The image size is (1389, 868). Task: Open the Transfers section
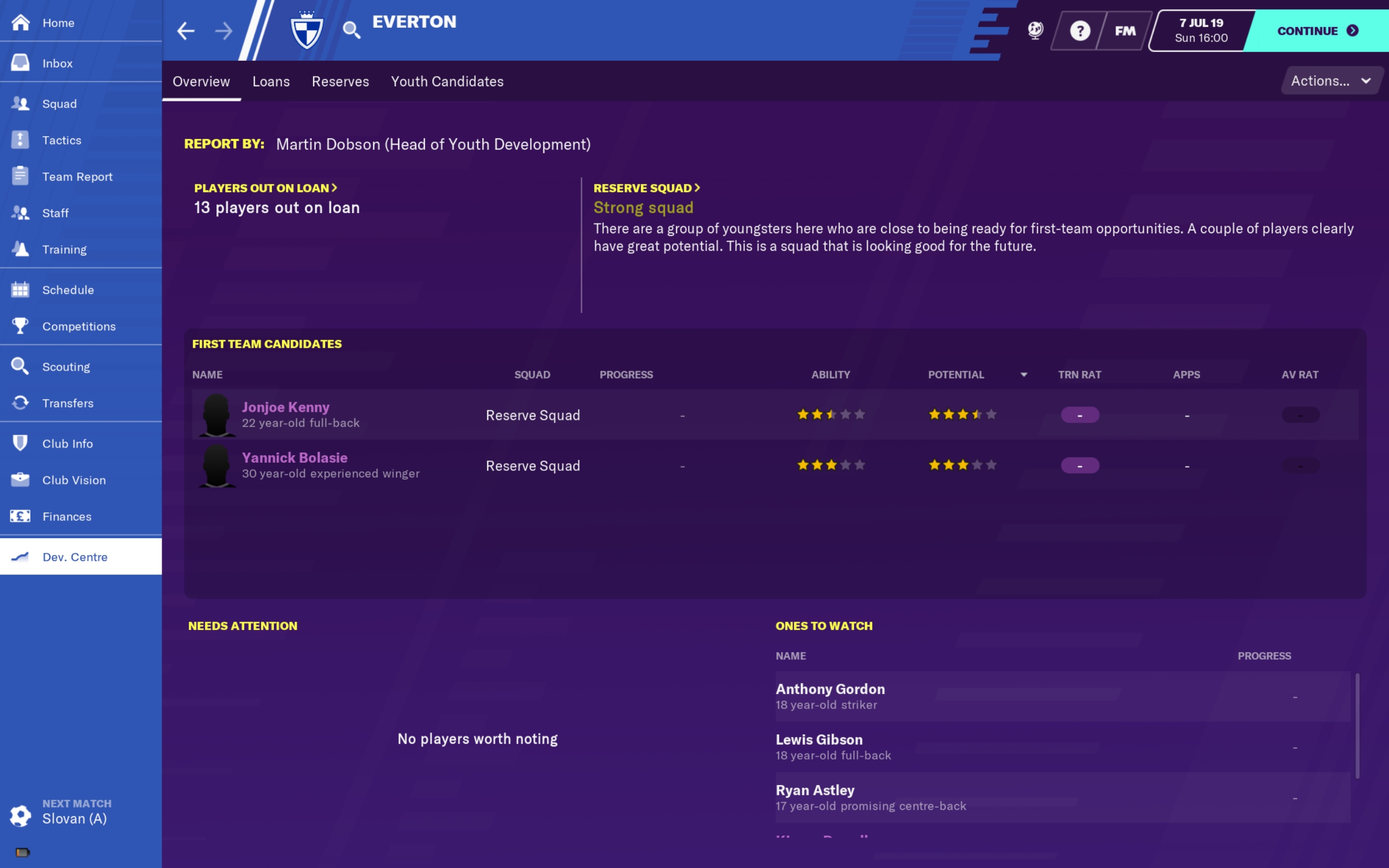[x=68, y=403]
